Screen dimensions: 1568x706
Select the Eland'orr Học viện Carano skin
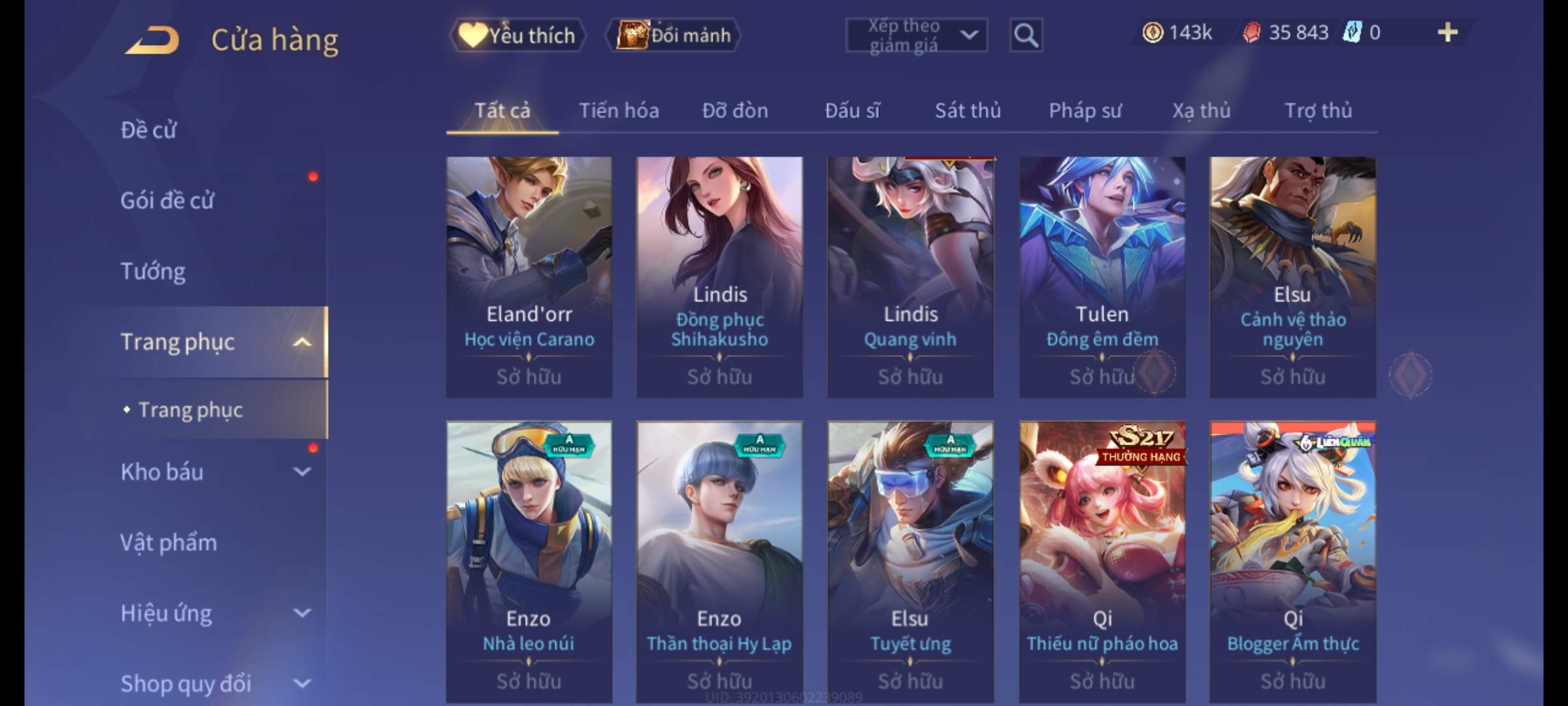529,277
